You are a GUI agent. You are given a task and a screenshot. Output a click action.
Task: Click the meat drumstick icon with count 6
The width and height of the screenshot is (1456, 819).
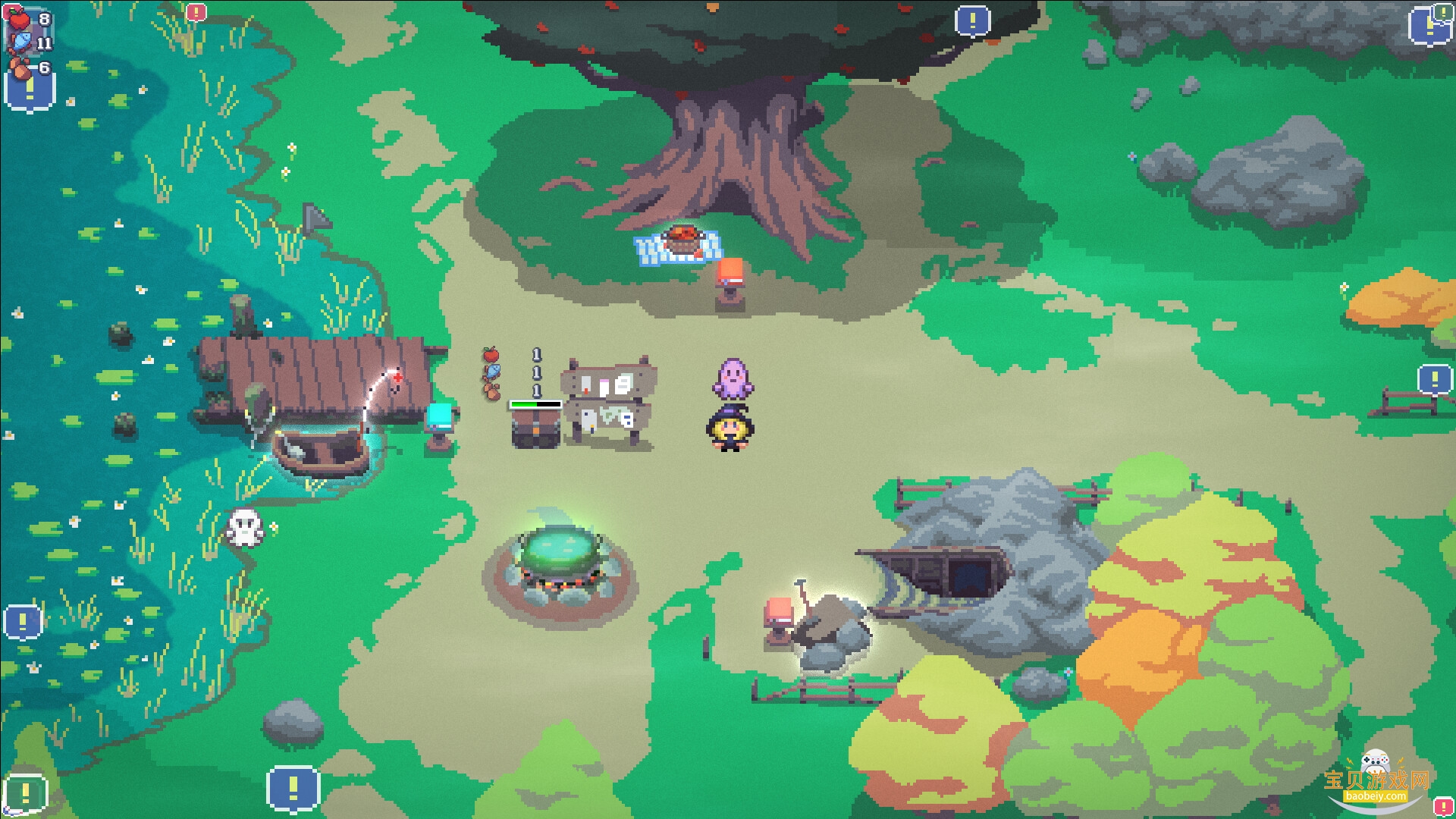pos(20,67)
